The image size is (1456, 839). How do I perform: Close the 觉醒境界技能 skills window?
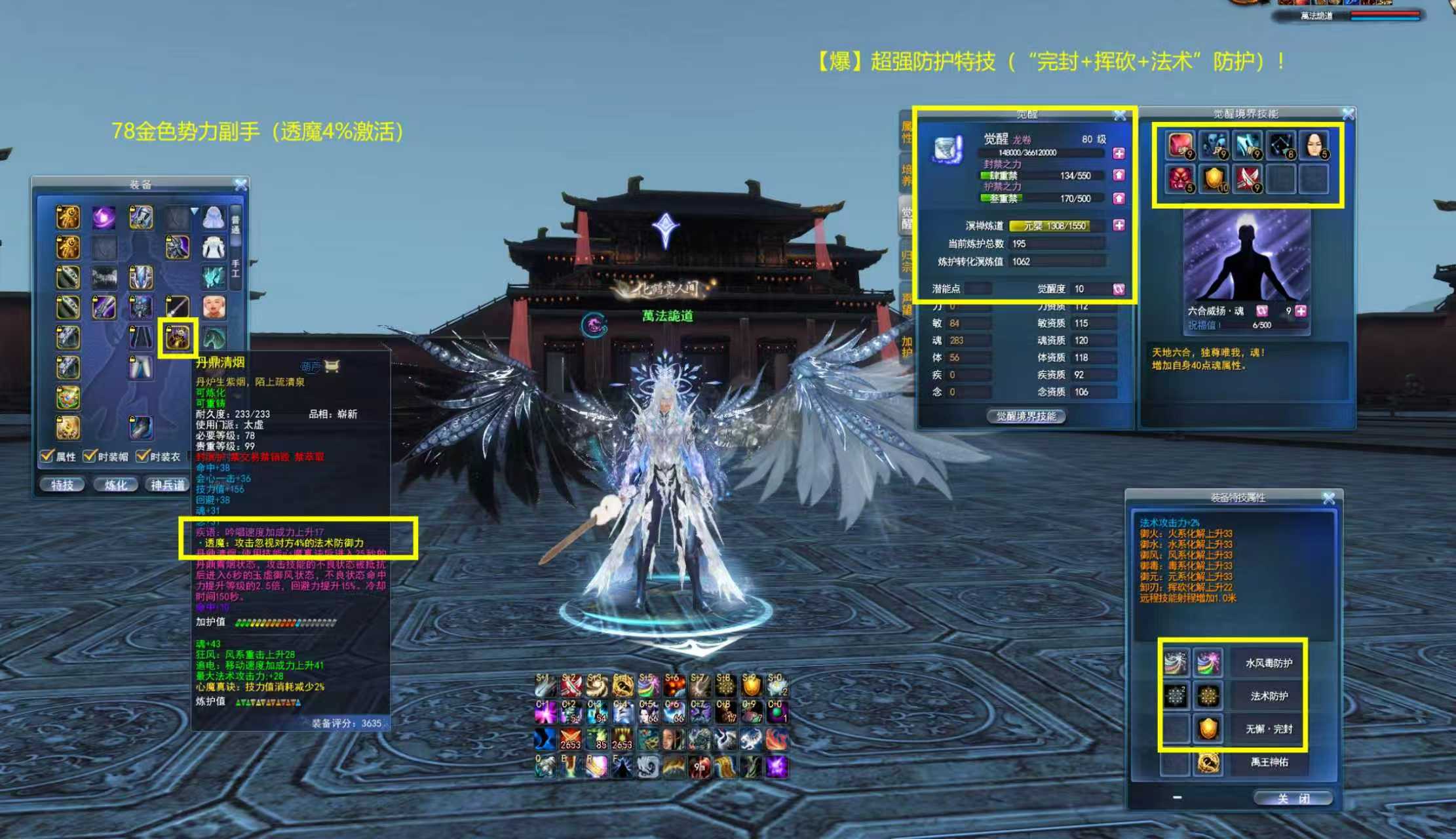(x=1348, y=114)
